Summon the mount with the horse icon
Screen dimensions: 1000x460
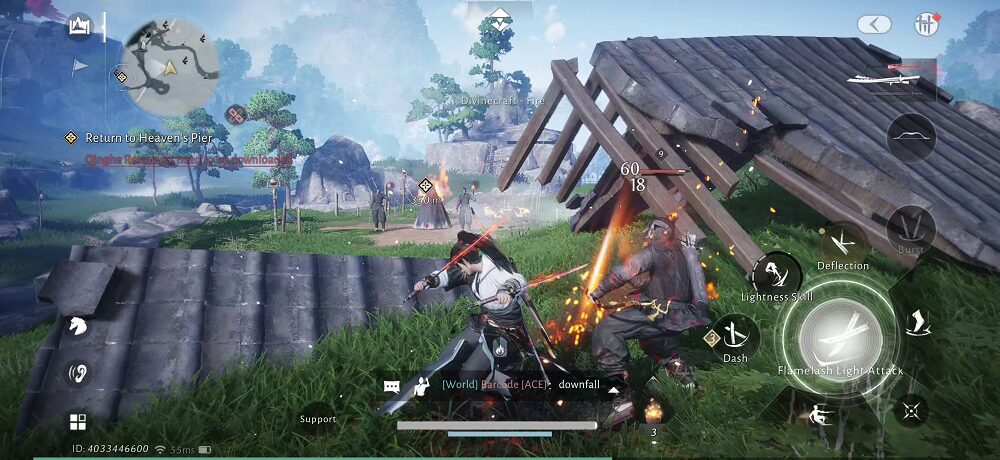point(77,326)
